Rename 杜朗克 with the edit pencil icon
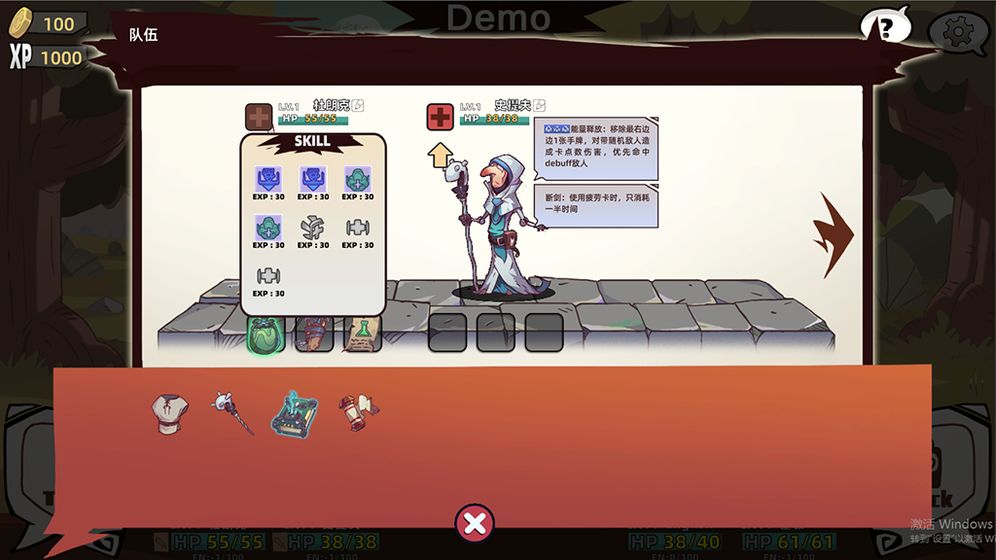Viewport: 996px width, 560px height. pyautogui.click(x=358, y=105)
